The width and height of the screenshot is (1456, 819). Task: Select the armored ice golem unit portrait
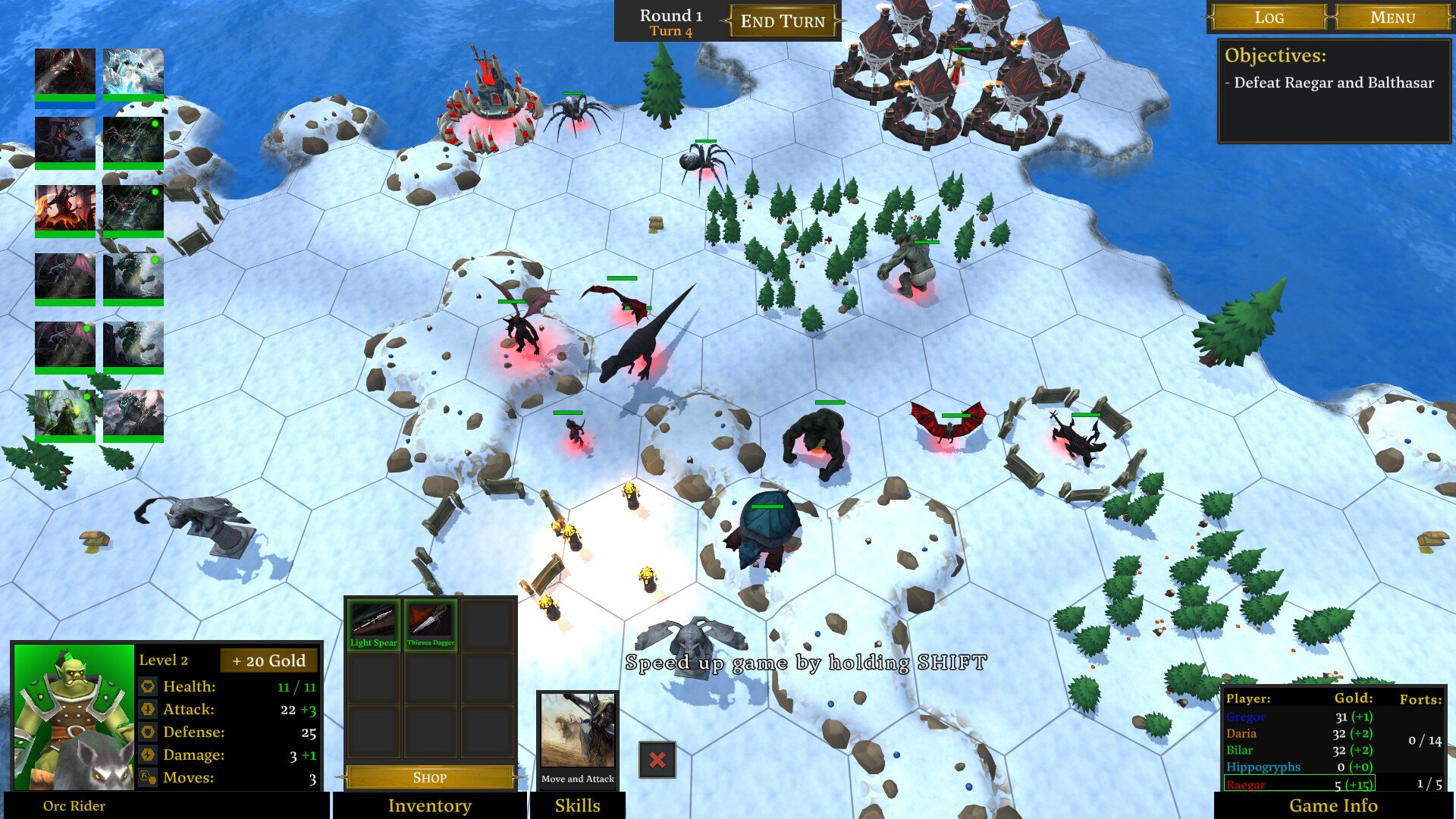[133, 414]
